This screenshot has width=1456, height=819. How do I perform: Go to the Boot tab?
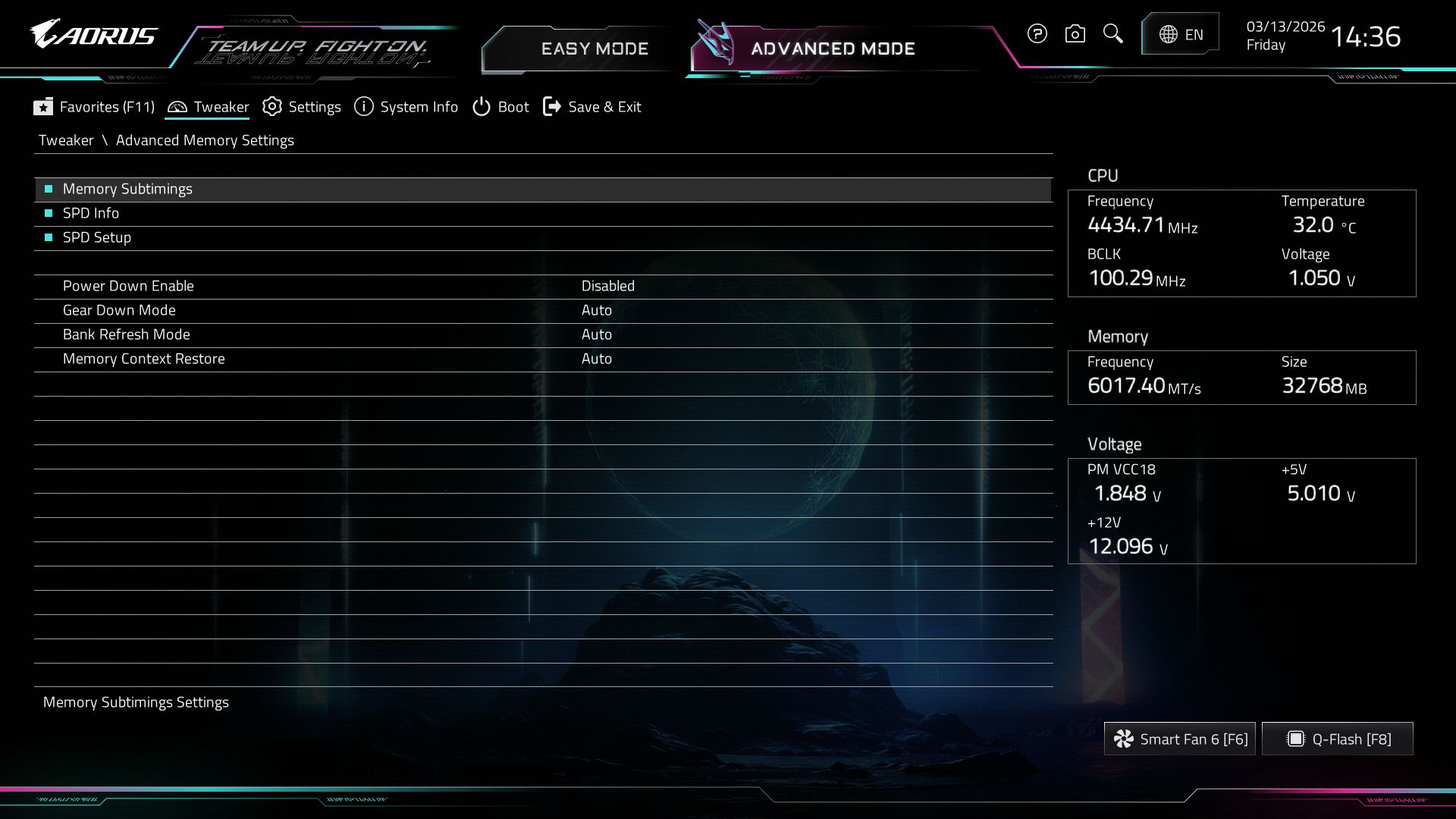[500, 107]
